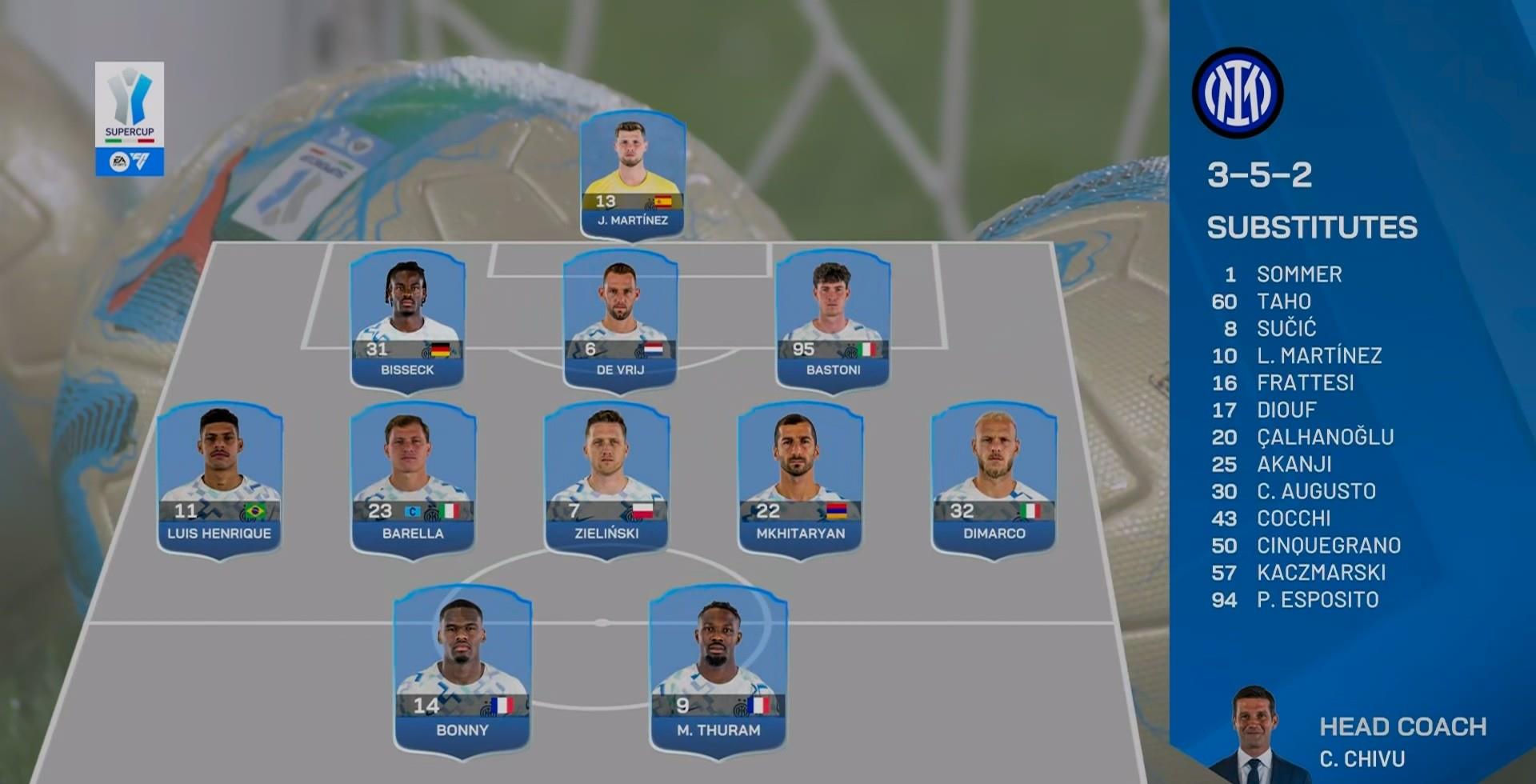Click the Supercup competition logo

(130, 118)
